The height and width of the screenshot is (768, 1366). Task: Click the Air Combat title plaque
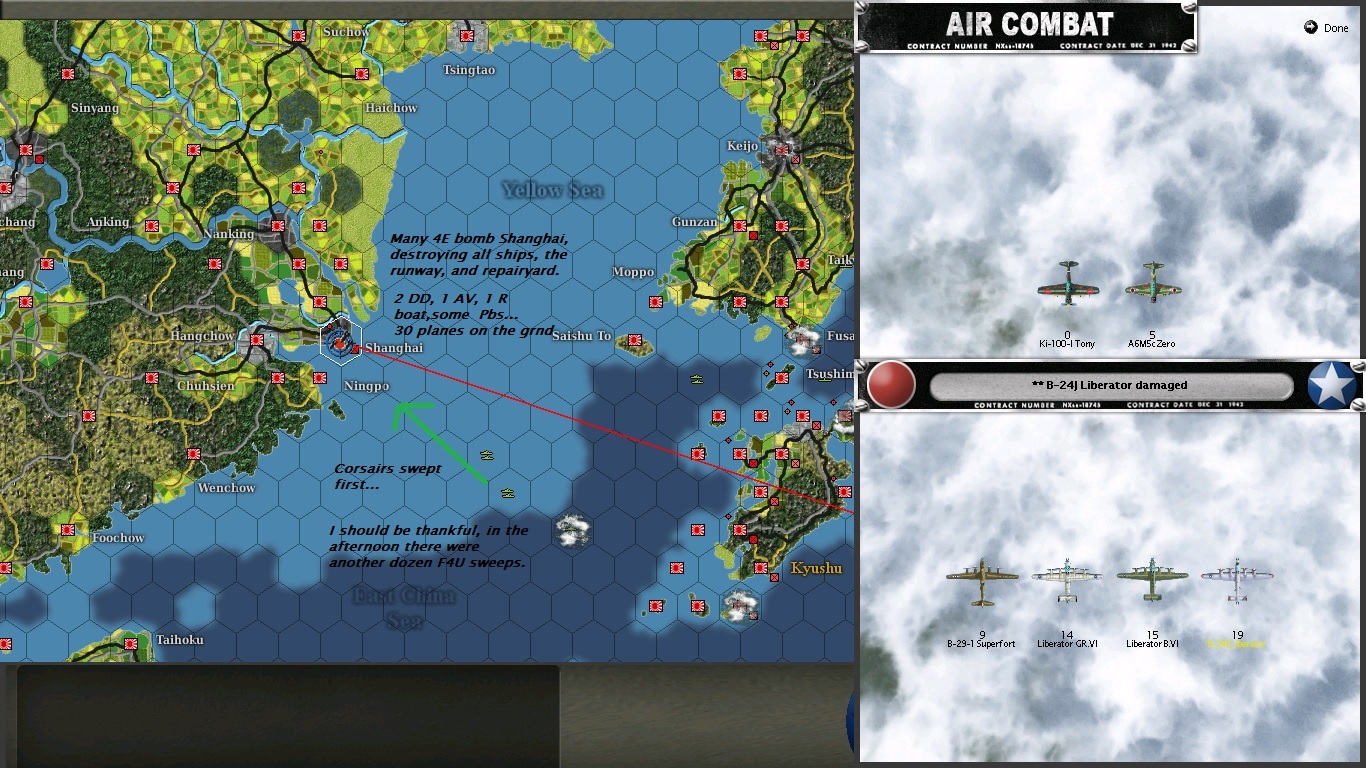pyautogui.click(x=1029, y=23)
